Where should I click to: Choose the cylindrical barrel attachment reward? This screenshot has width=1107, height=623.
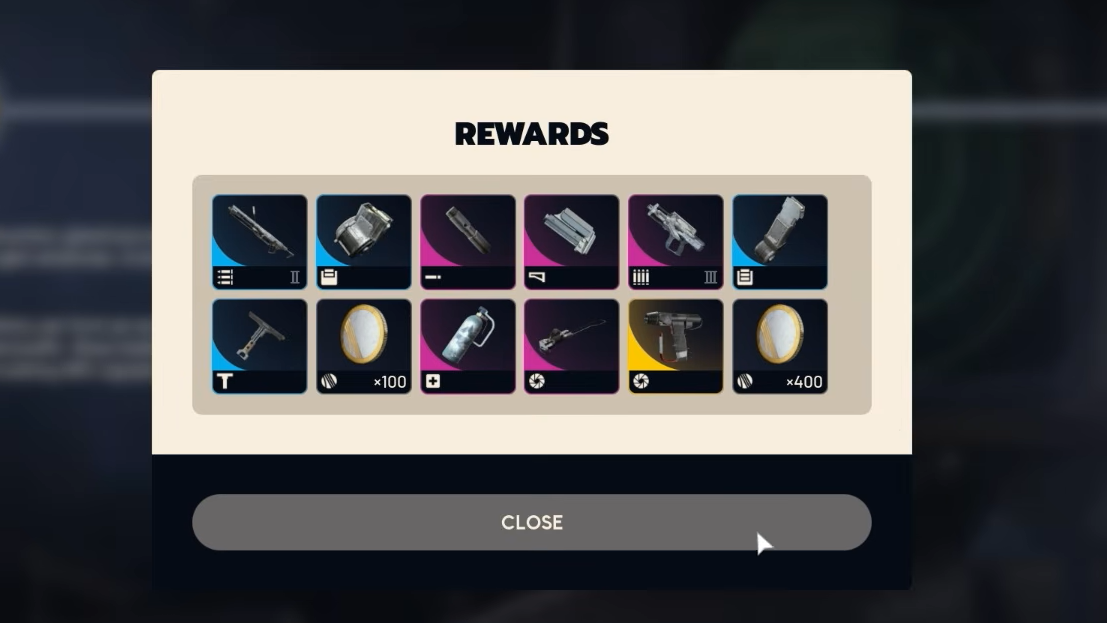[468, 242]
